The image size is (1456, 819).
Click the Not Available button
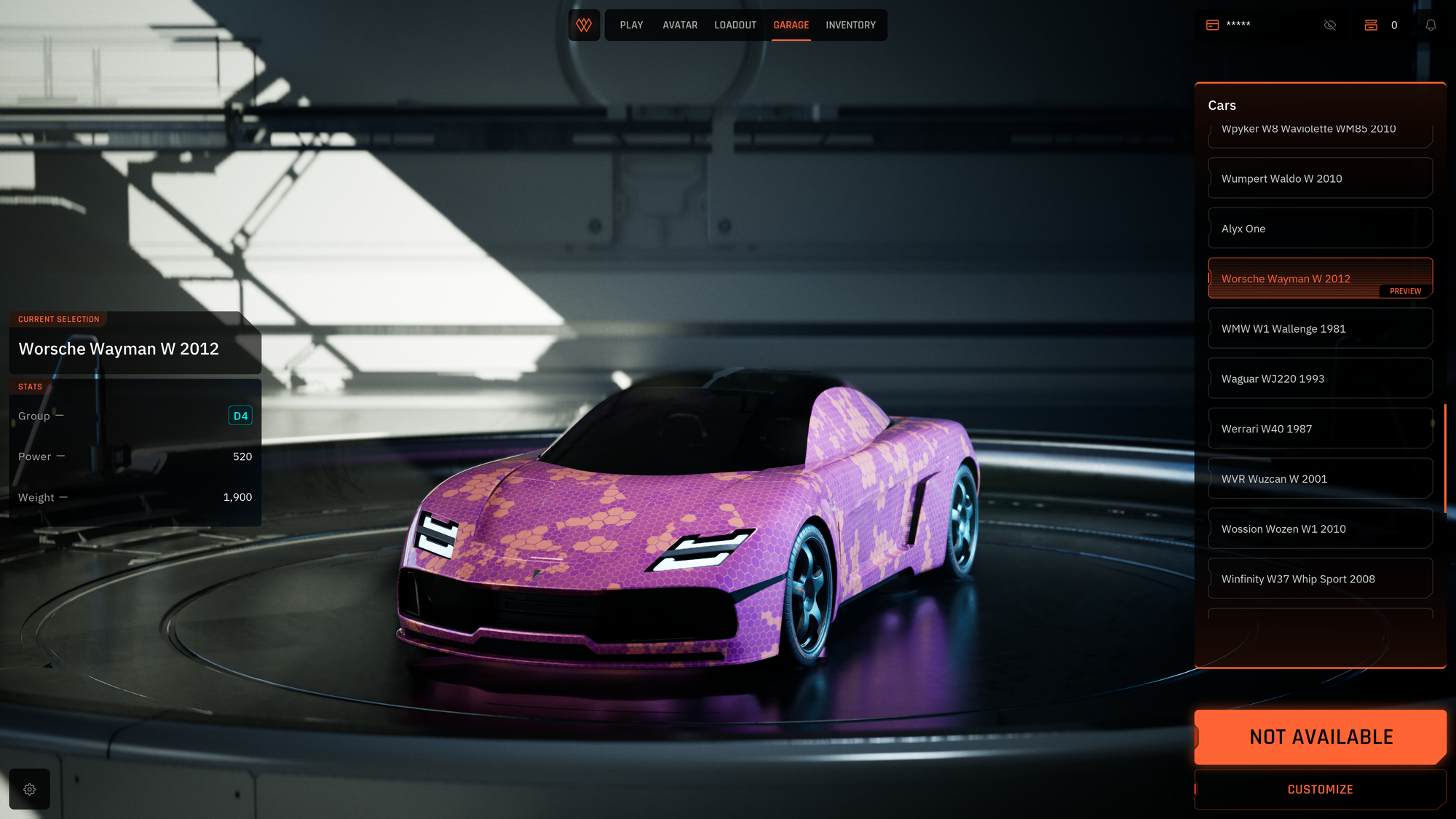tap(1320, 737)
